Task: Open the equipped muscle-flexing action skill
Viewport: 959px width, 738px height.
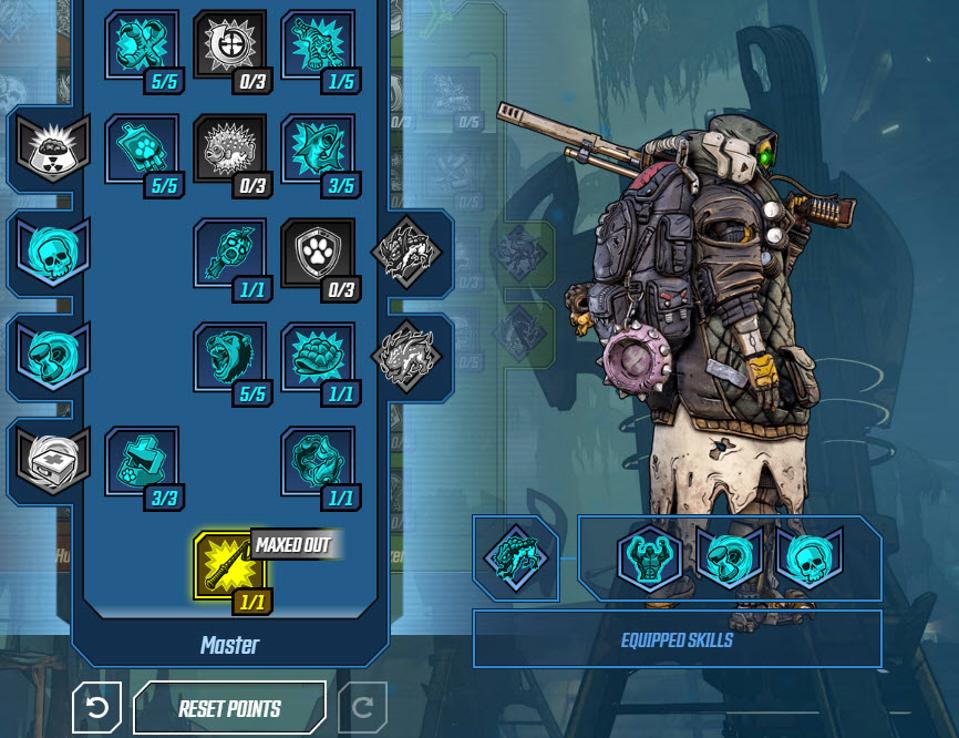Action: click(650, 558)
